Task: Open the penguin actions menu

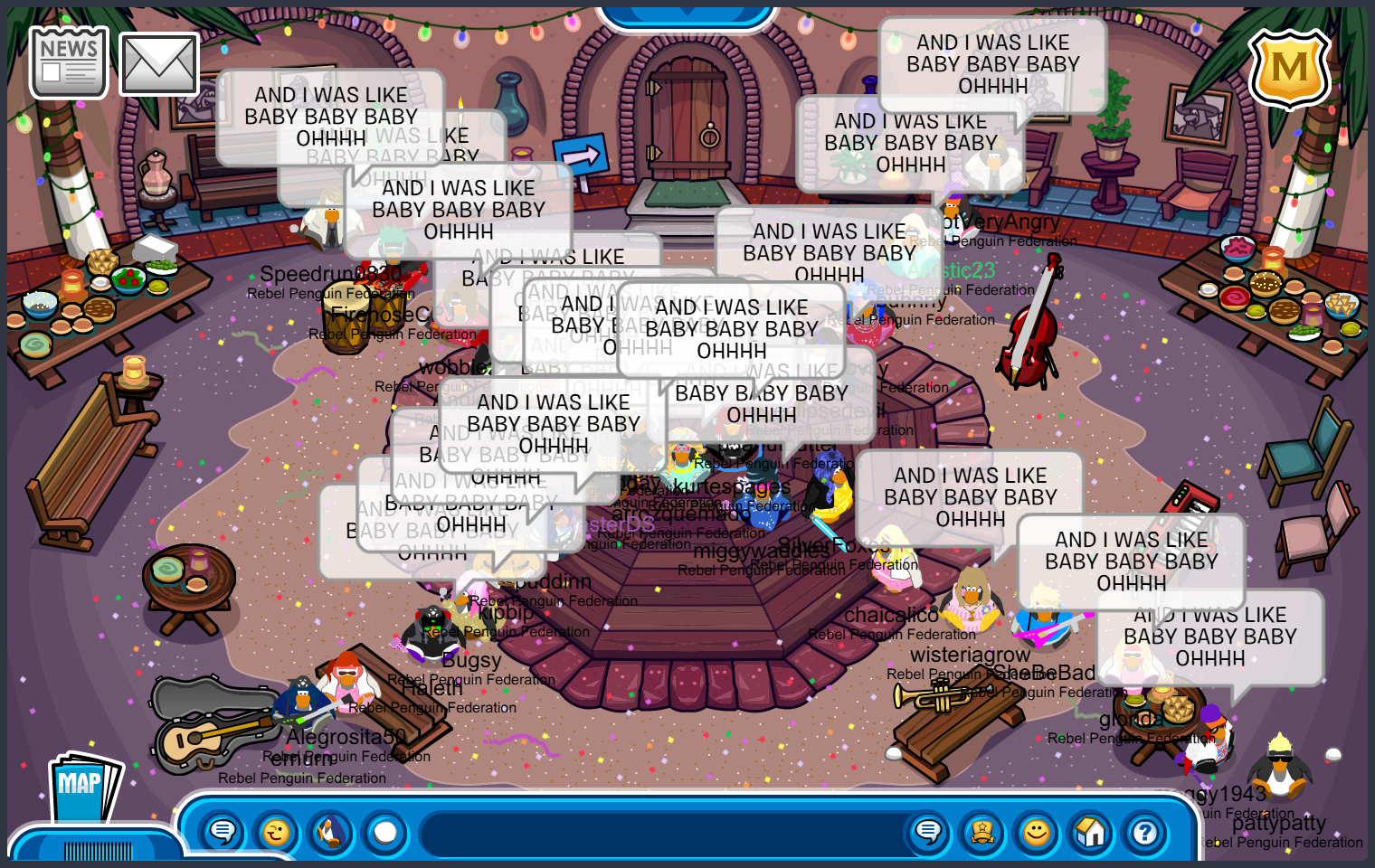Action: pyautogui.click(x=331, y=832)
